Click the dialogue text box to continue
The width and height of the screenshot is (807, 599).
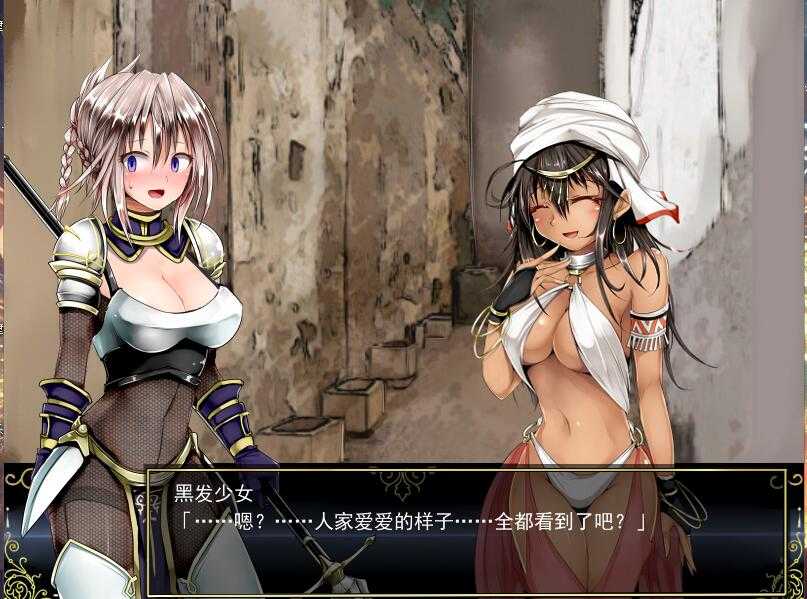pos(468,532)
